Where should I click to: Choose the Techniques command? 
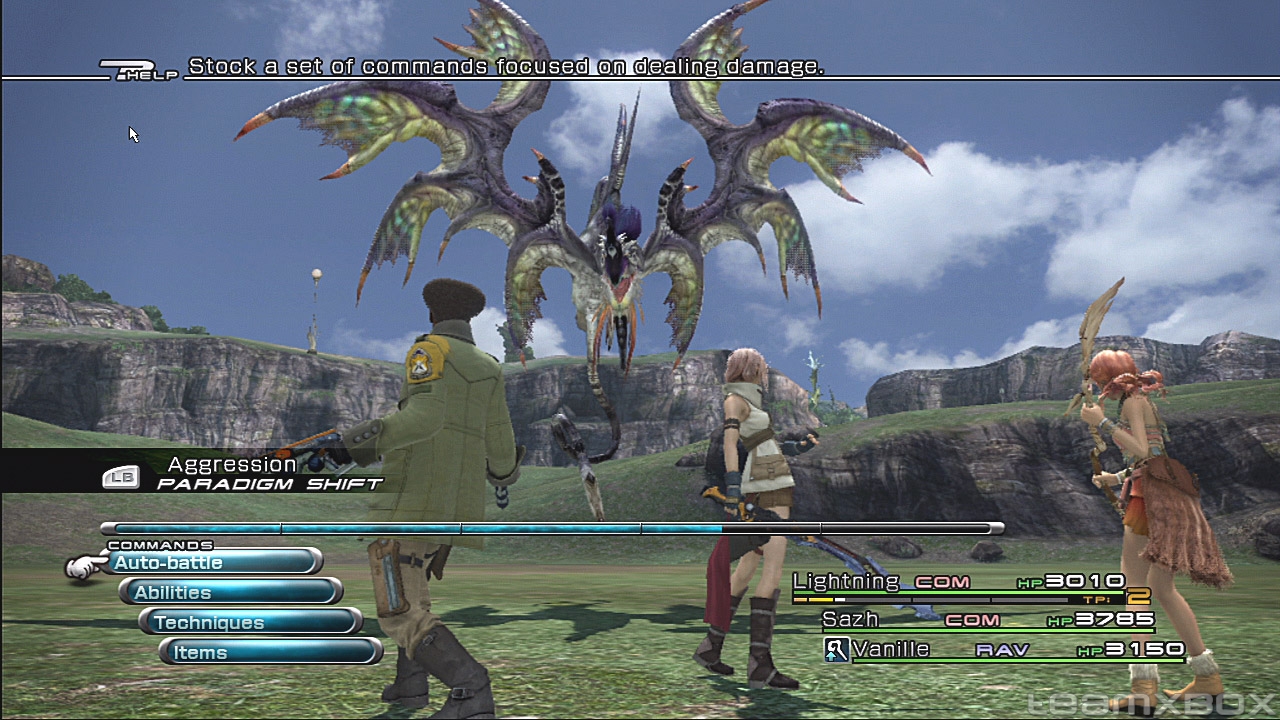[252, 623]
